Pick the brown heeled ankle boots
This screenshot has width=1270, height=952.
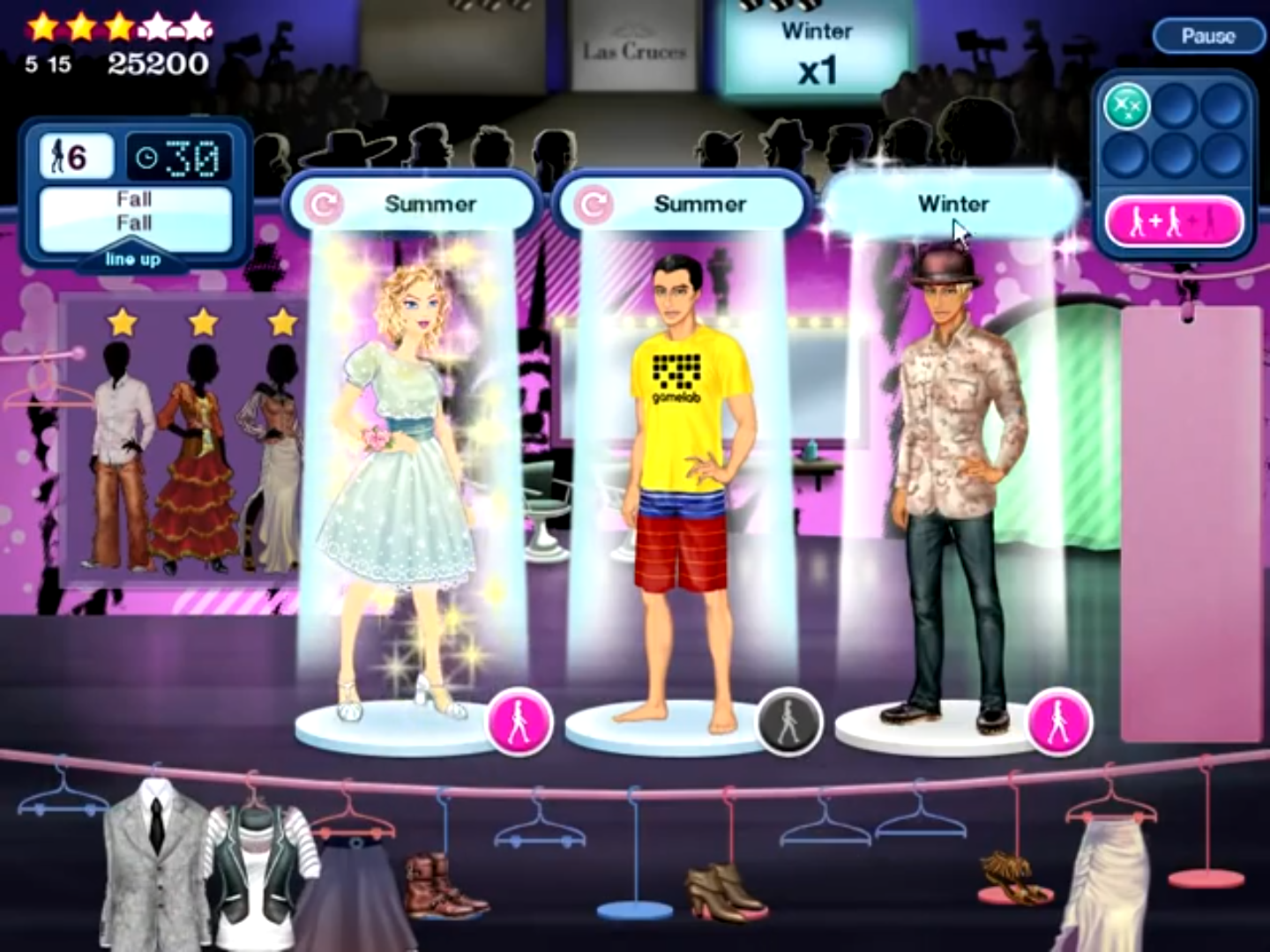pyautogui.click(x=723, y=890)
